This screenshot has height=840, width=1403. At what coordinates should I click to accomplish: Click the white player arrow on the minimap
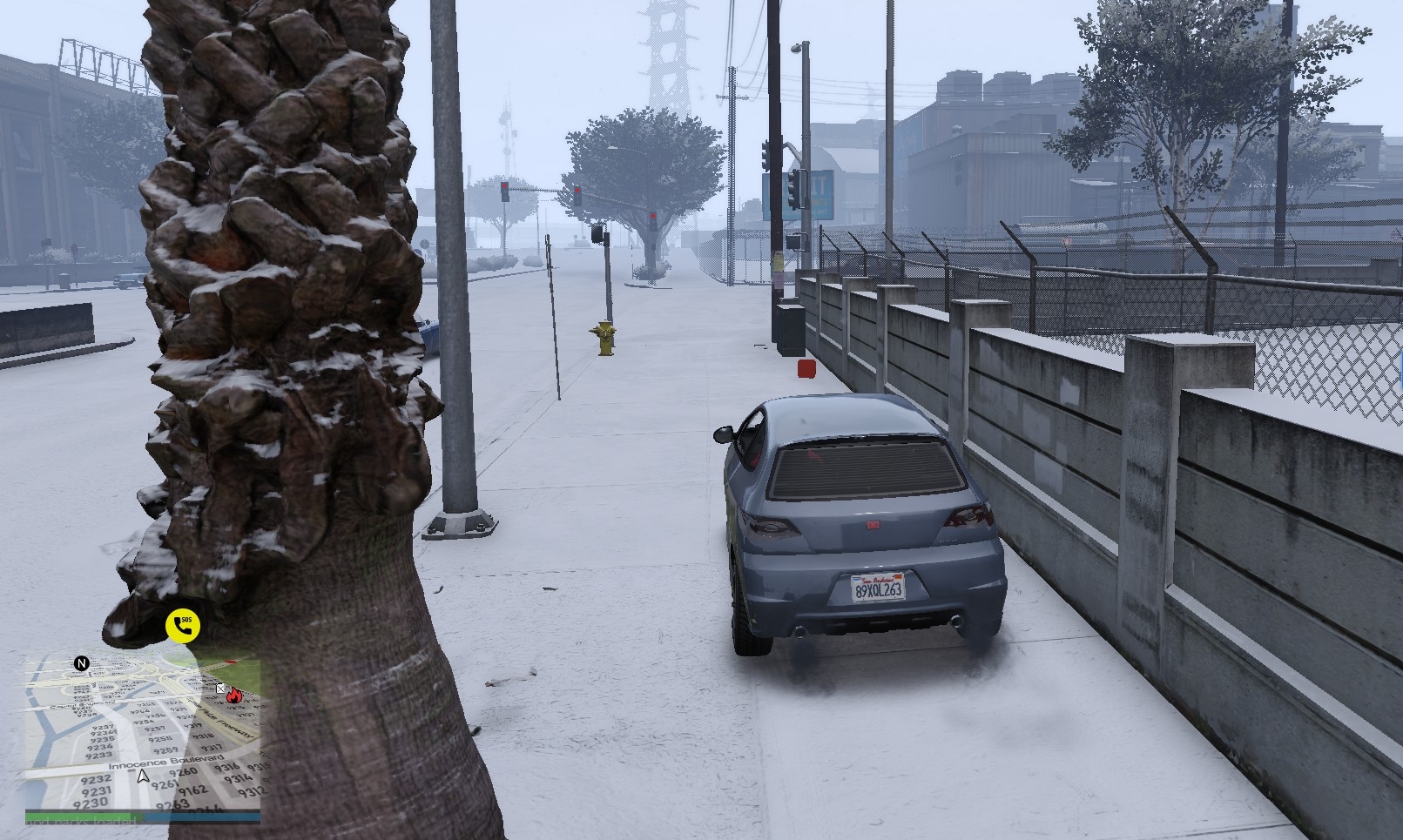(143, 776)
